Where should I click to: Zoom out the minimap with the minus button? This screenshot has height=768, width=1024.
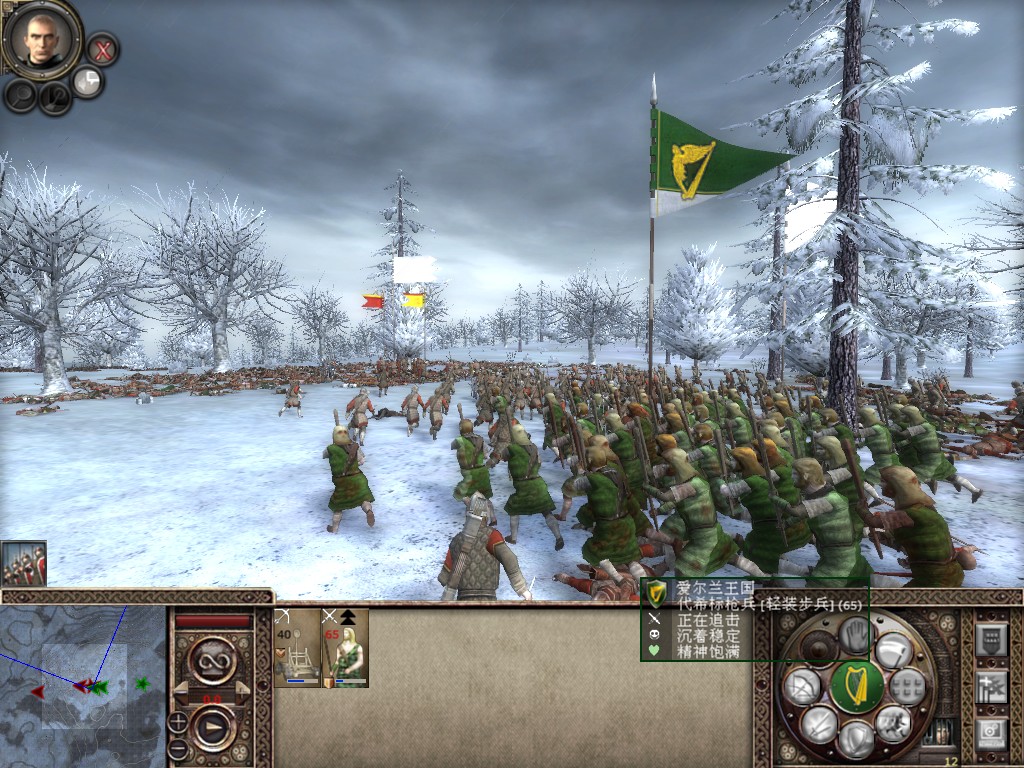point(177,746)
